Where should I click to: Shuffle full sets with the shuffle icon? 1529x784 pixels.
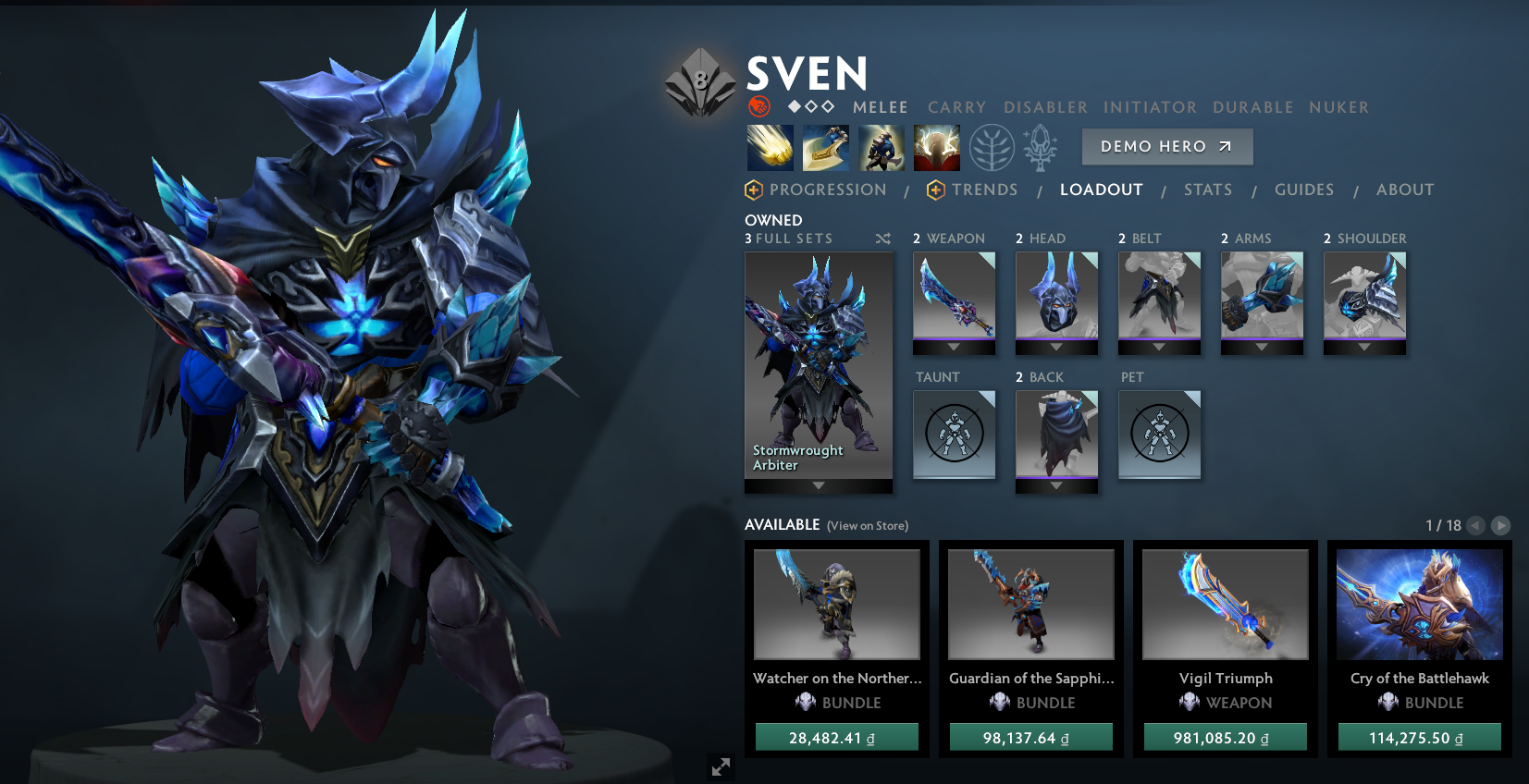coord(882,239)
